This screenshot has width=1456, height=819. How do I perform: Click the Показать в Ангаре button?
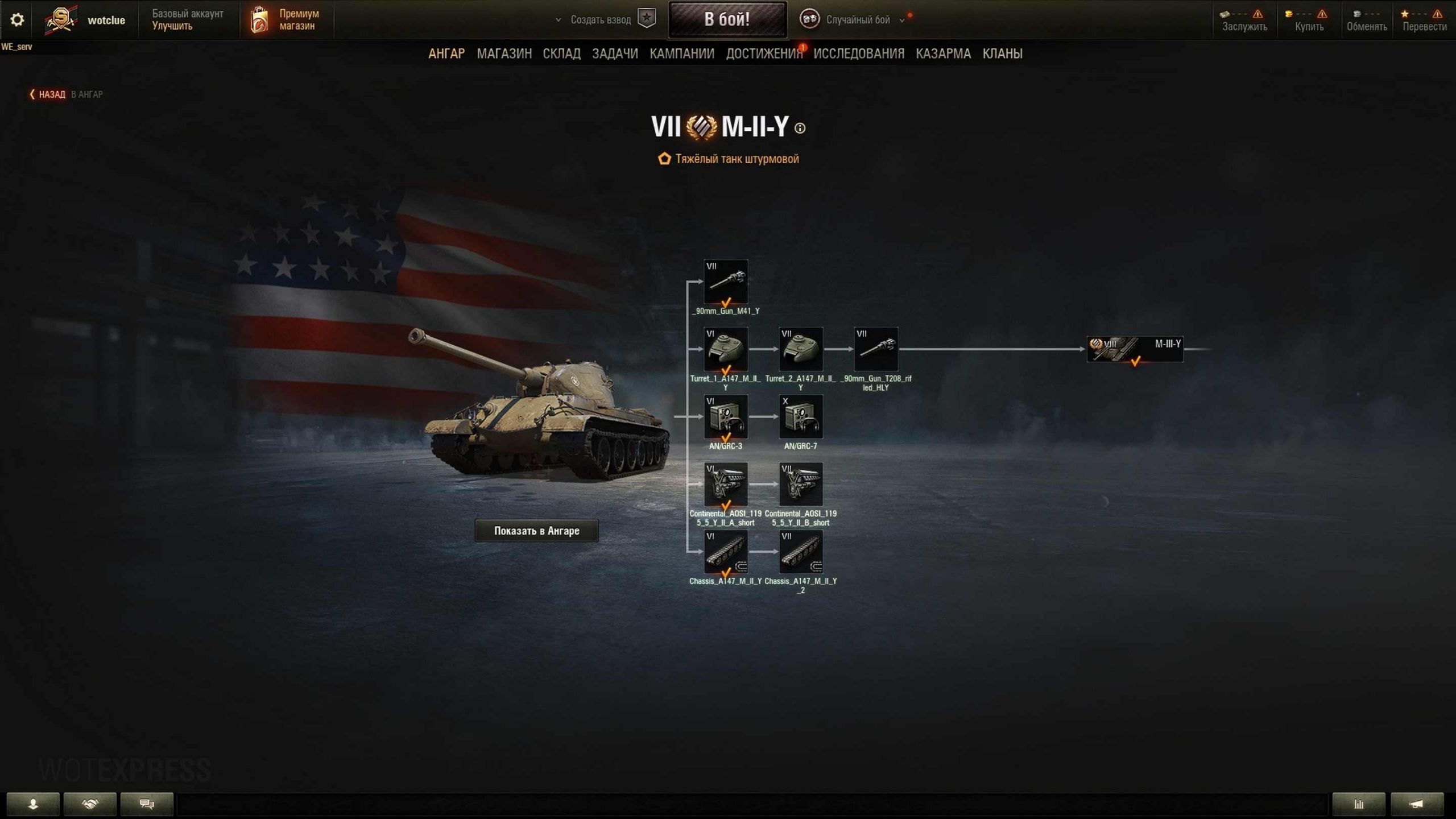click(x=536, y=531)
